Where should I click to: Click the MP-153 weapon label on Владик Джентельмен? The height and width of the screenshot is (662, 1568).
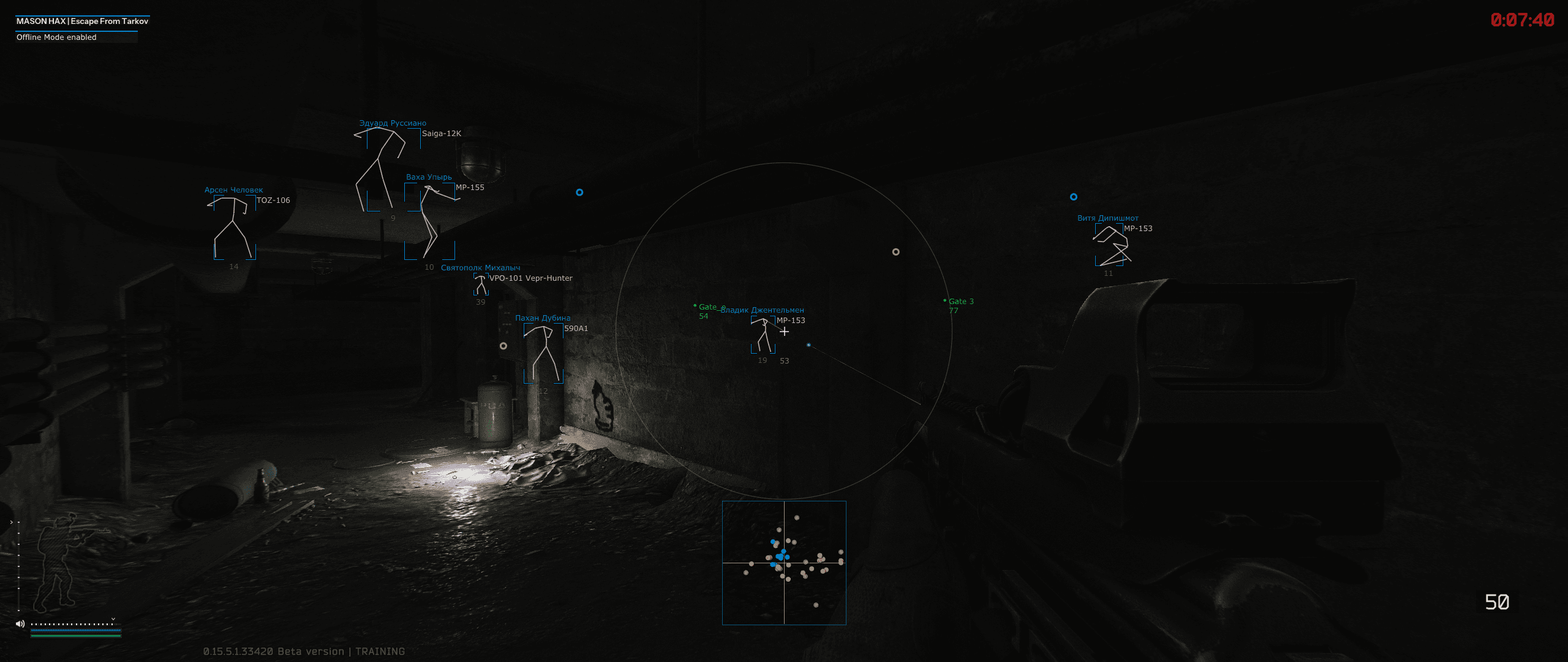coord(791,320)
